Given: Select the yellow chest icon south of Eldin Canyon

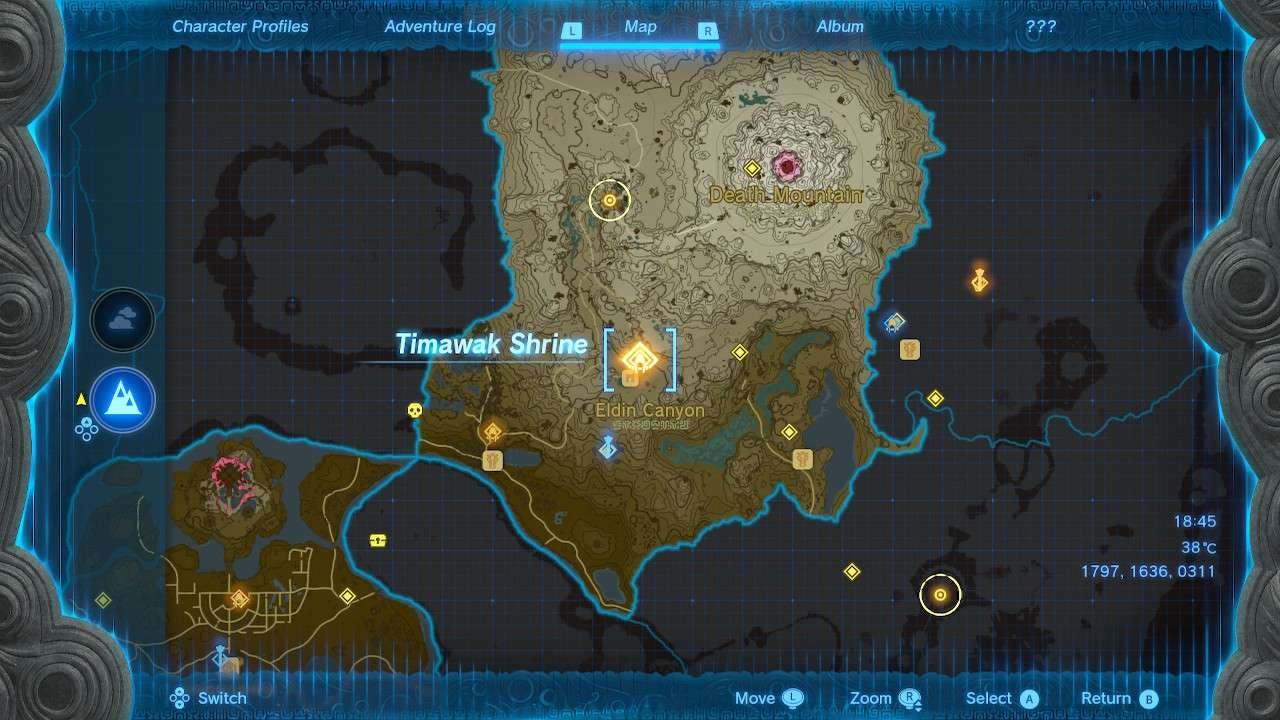Looking at the screenshot, I should tap(378, 540).
